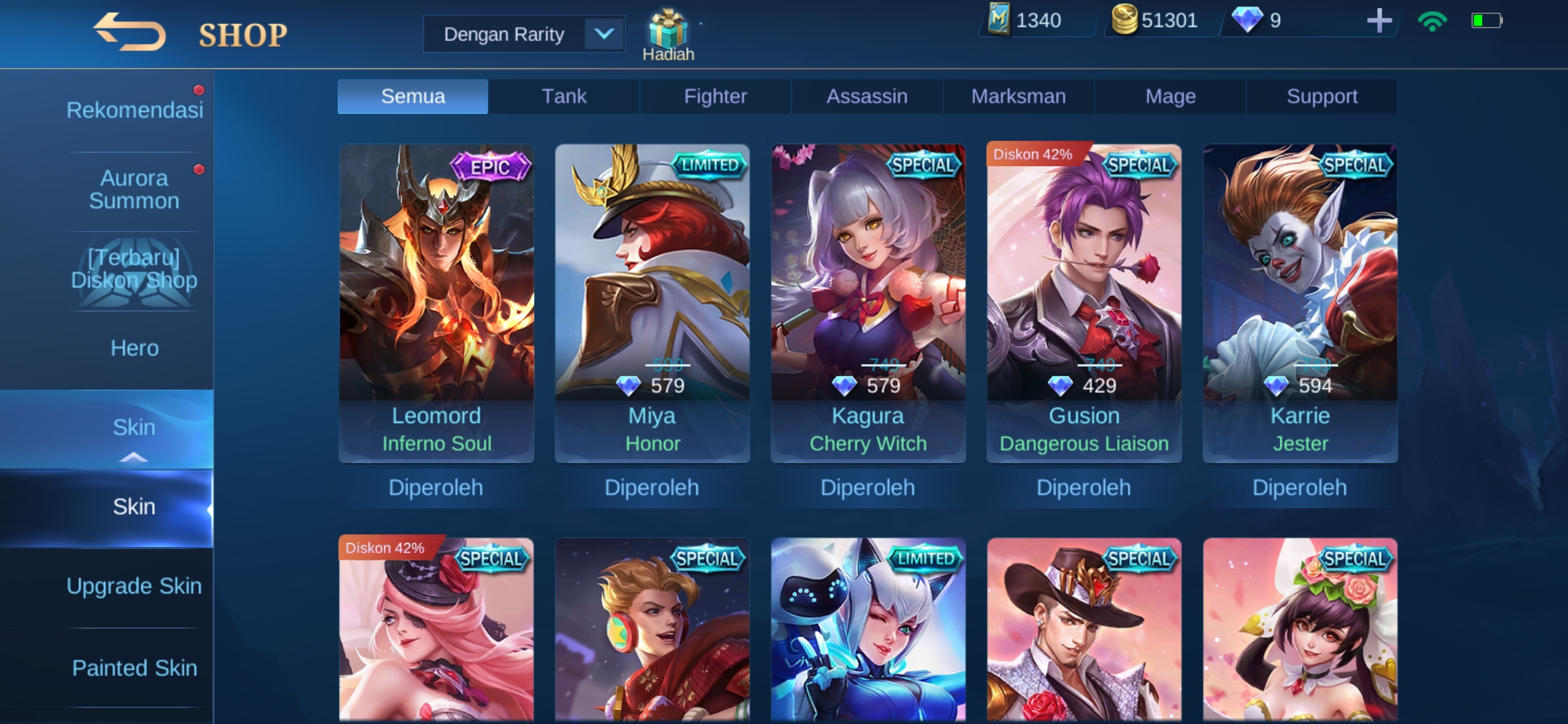Open the Kagura Cherry Witch skin card
Viewport: 1568px width, 724px height.
[x=868, y=302]
